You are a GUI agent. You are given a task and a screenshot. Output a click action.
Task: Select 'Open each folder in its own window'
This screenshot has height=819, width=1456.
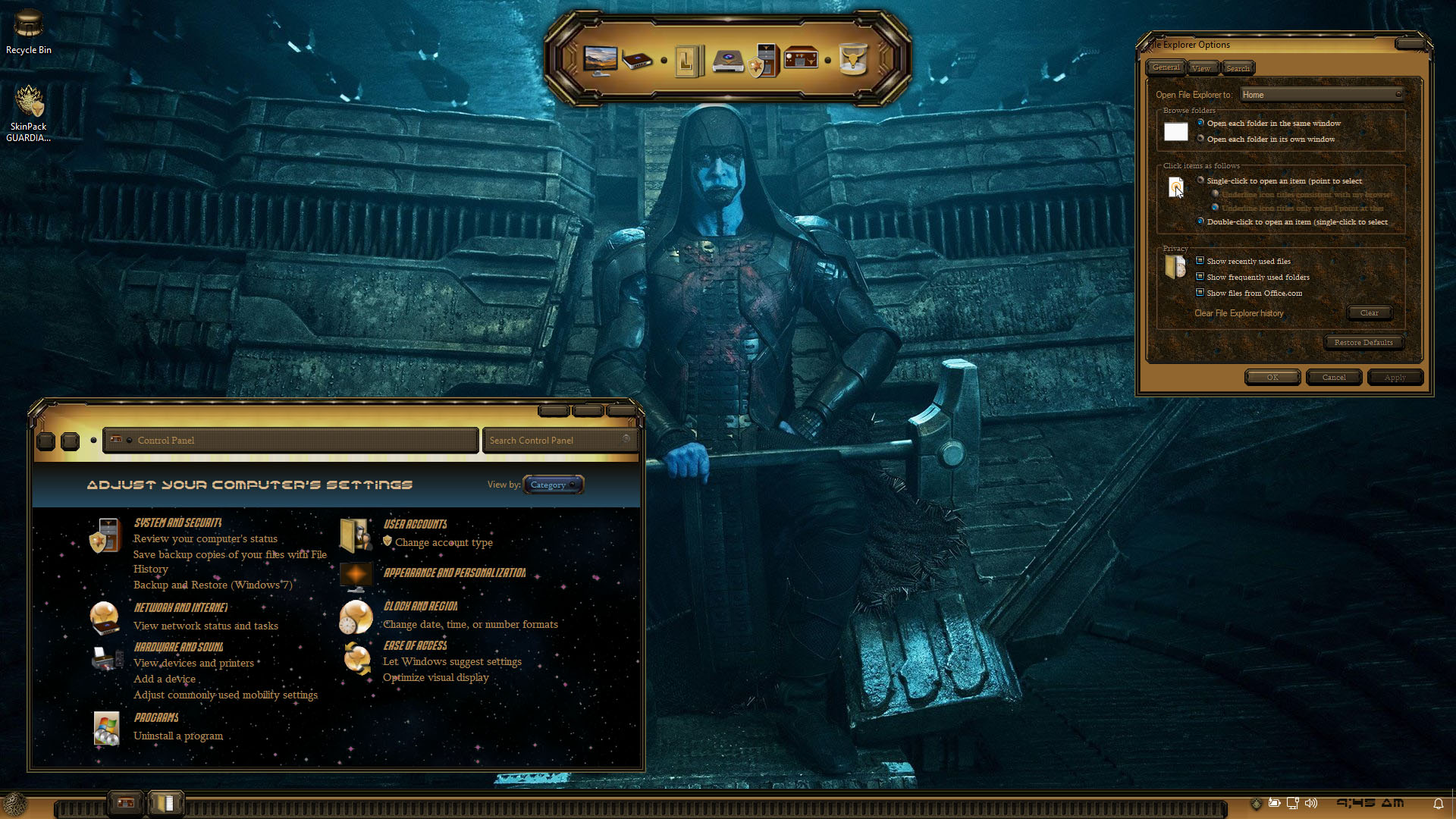[x=1201, y=139]
